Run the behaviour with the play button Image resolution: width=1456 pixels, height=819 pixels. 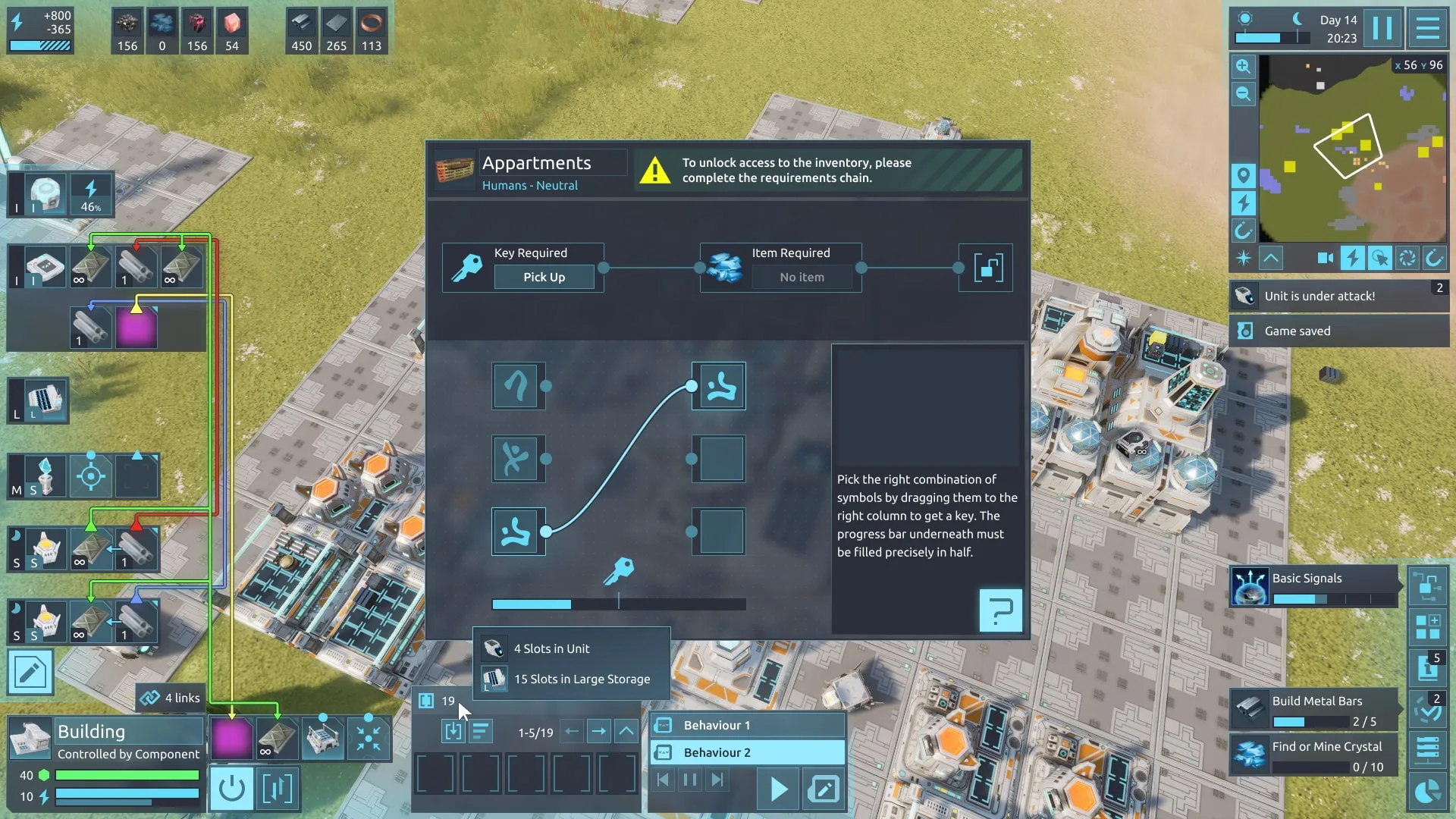778,789
